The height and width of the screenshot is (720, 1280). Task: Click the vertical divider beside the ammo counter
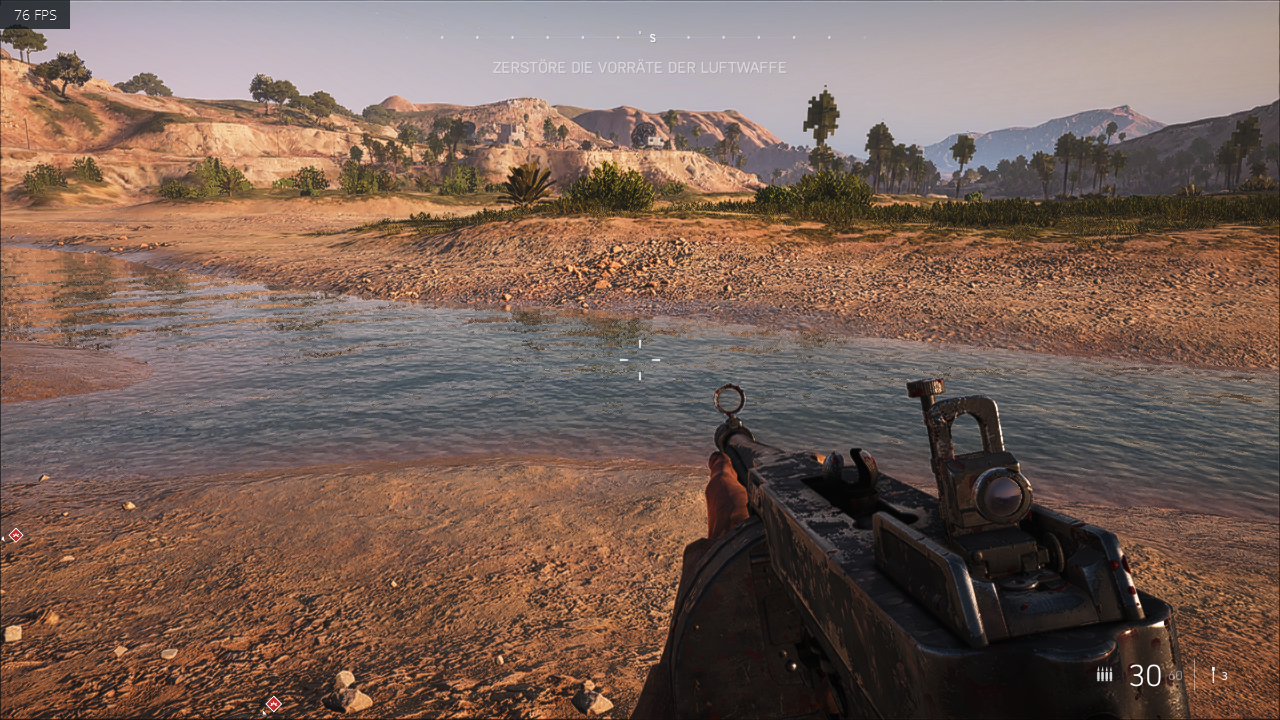coord(1195,674)
